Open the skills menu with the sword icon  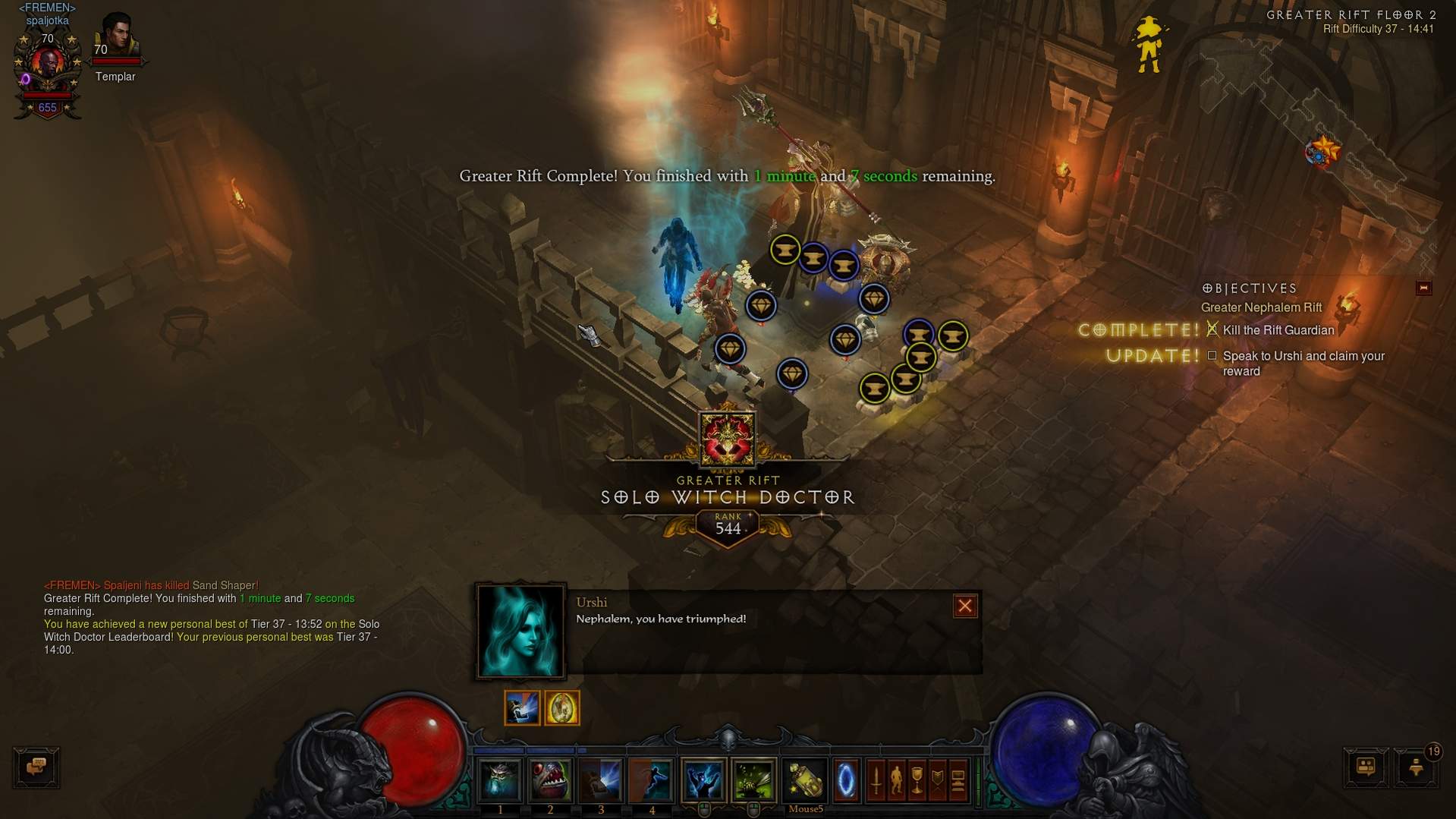tap(876, 780)
